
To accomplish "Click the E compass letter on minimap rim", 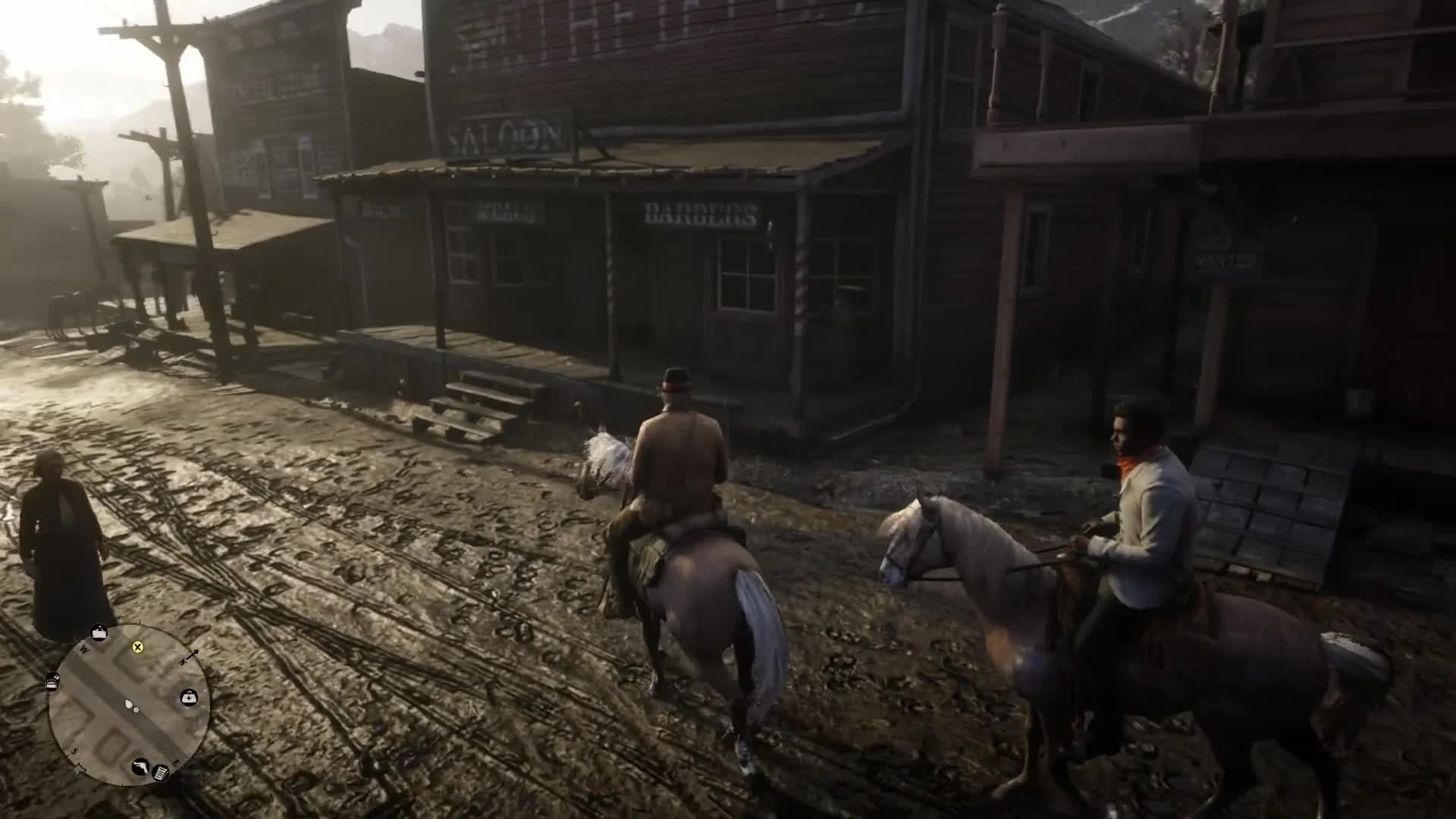I will (174, 761).
